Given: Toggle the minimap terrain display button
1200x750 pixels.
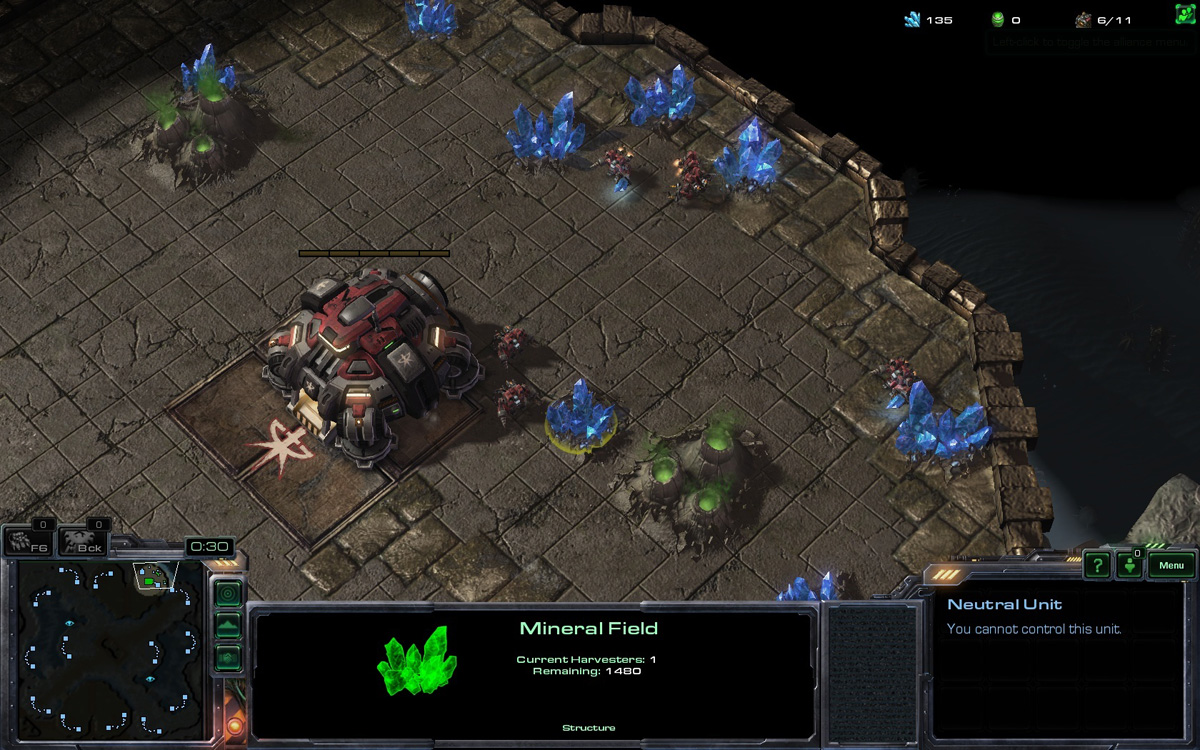Looking at the screenshot, I should point(228,626).
